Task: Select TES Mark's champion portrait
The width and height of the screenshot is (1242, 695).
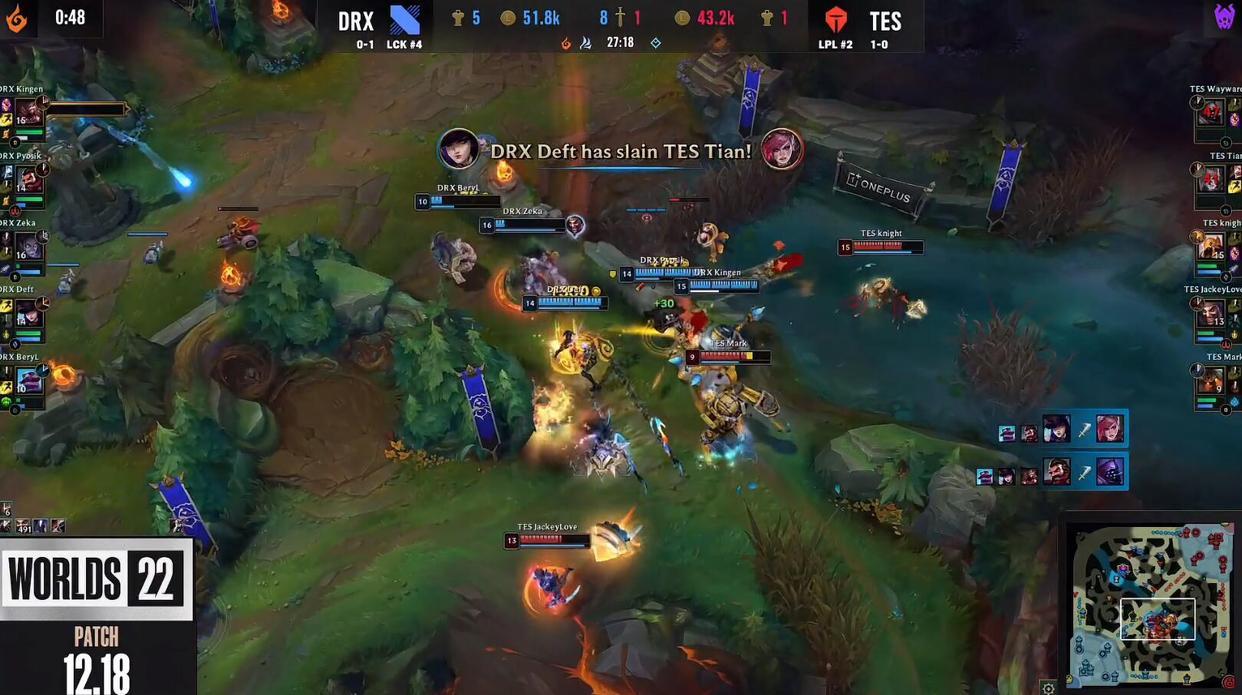Action: coord(1212,380)
